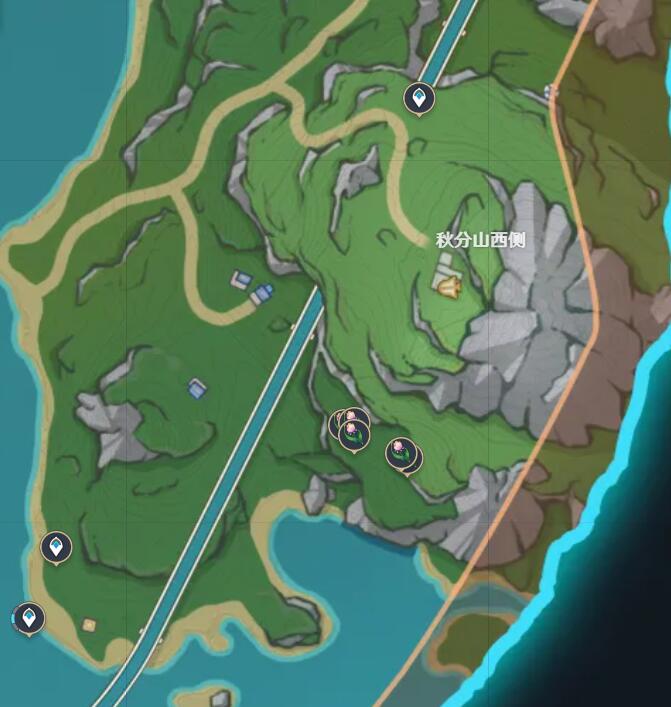
Task: Select the front pink flower marker in the triple cluster
Action: 352,433
